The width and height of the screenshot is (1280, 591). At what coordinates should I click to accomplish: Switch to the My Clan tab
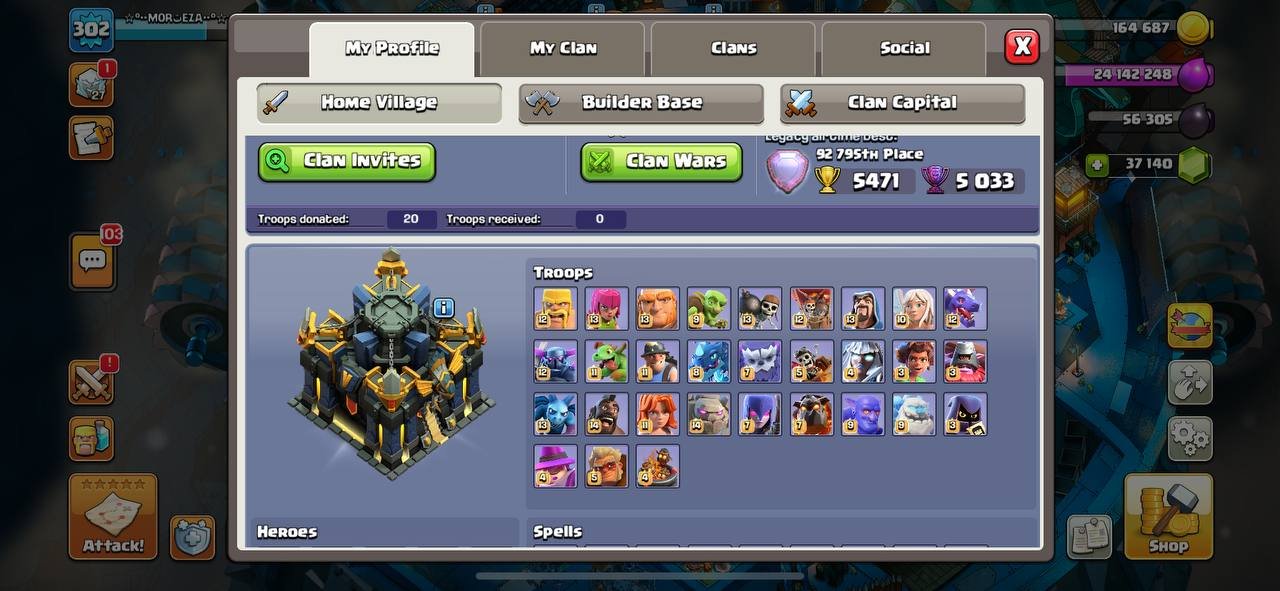563,48
